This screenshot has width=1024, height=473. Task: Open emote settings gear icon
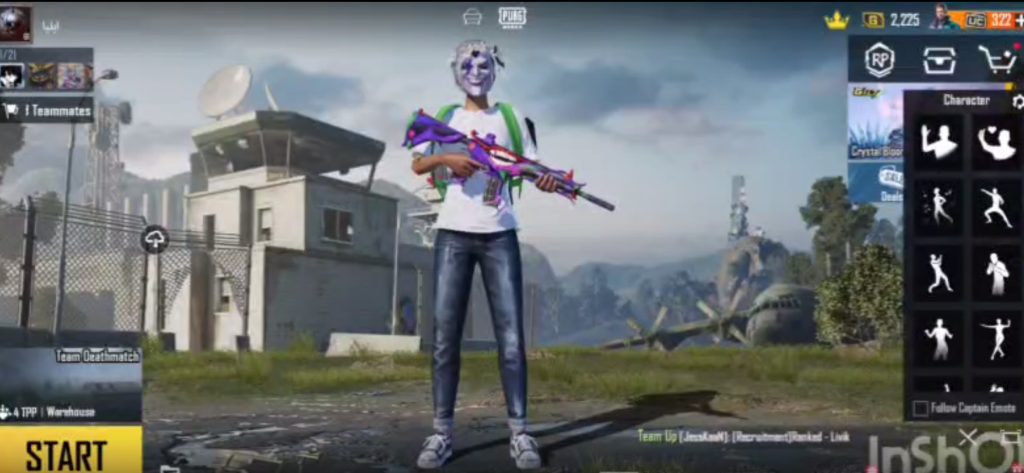(x=1017, y=101)
